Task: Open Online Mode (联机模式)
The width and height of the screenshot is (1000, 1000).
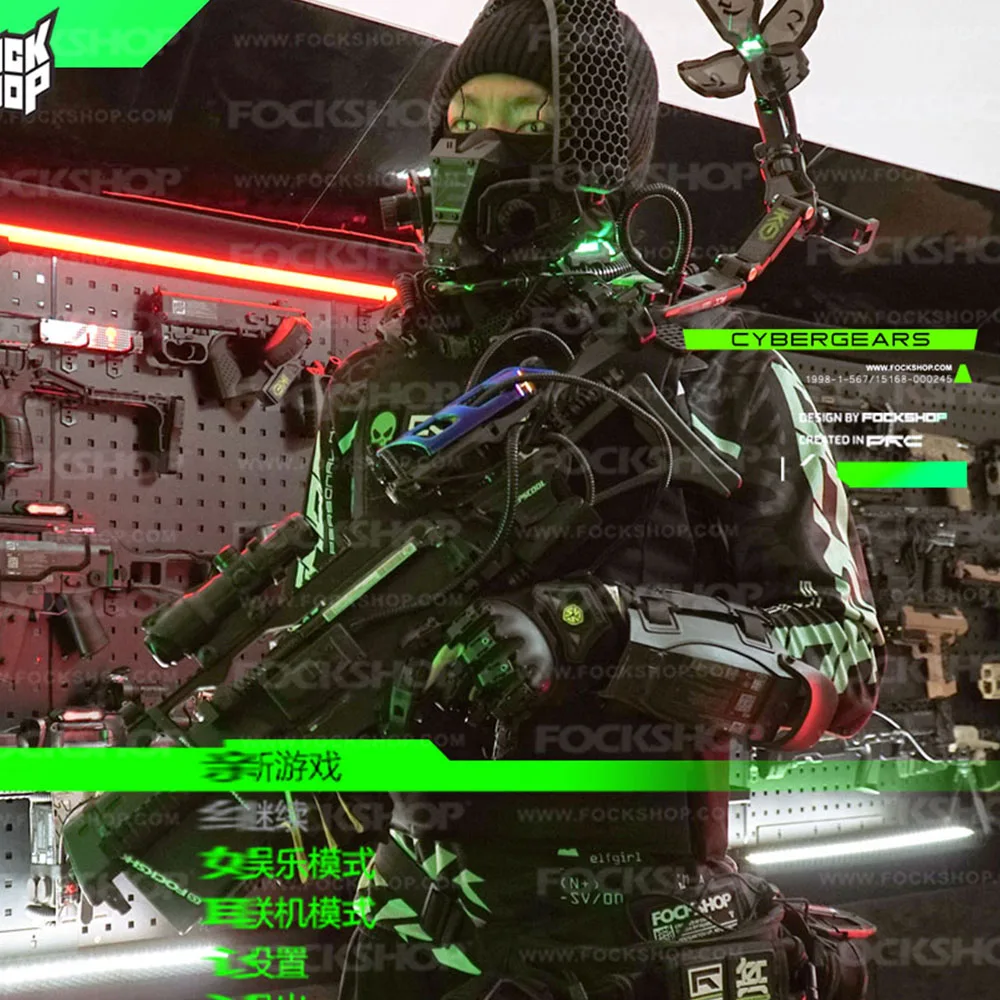Action: pyautogui.click(x=288, y=912)
